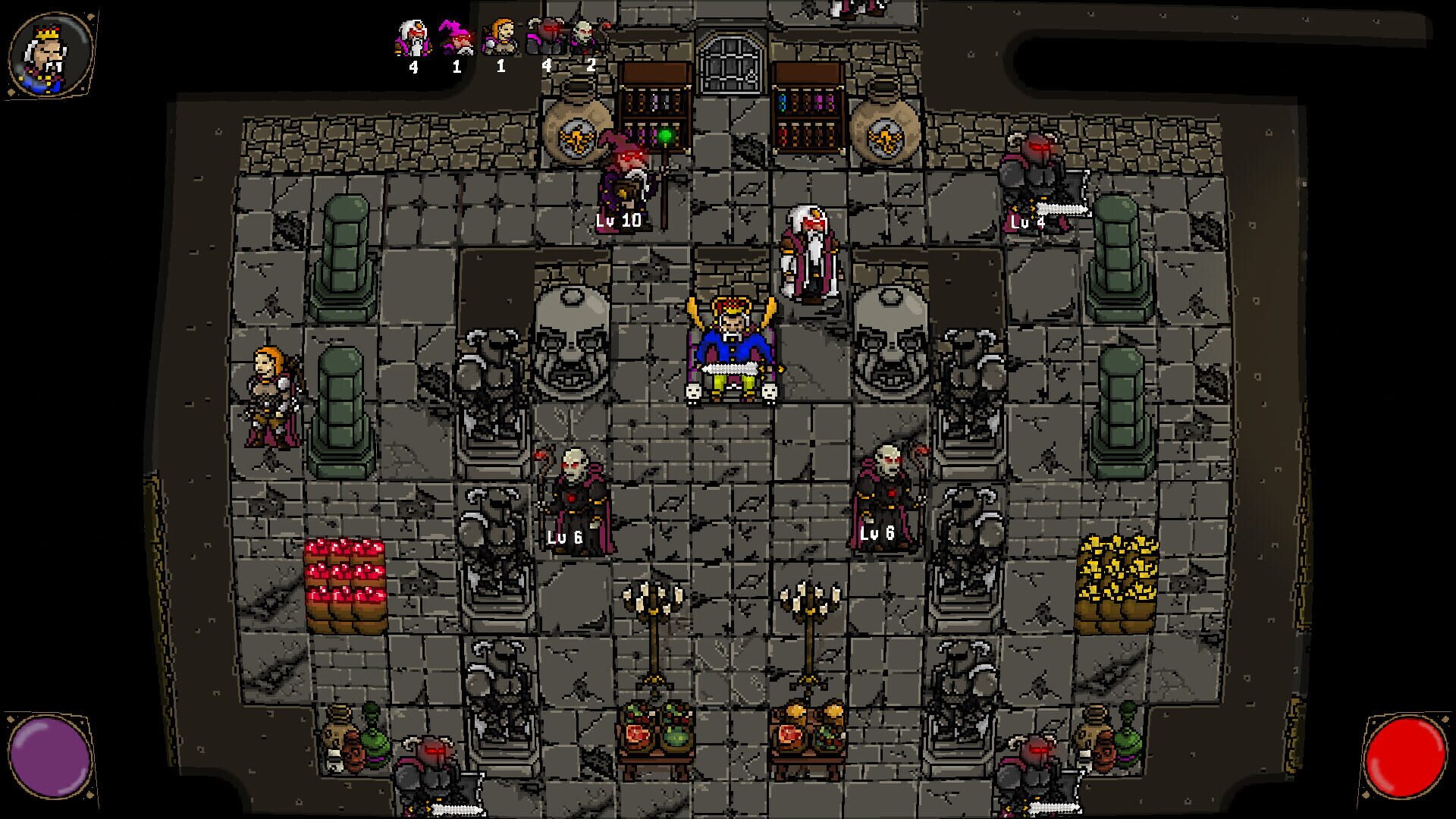Image resolution: width=1456 pixels, height=819 pixels.
Task: Select the purple-hatted wizard roster icon
Action: tap(456, 38)
